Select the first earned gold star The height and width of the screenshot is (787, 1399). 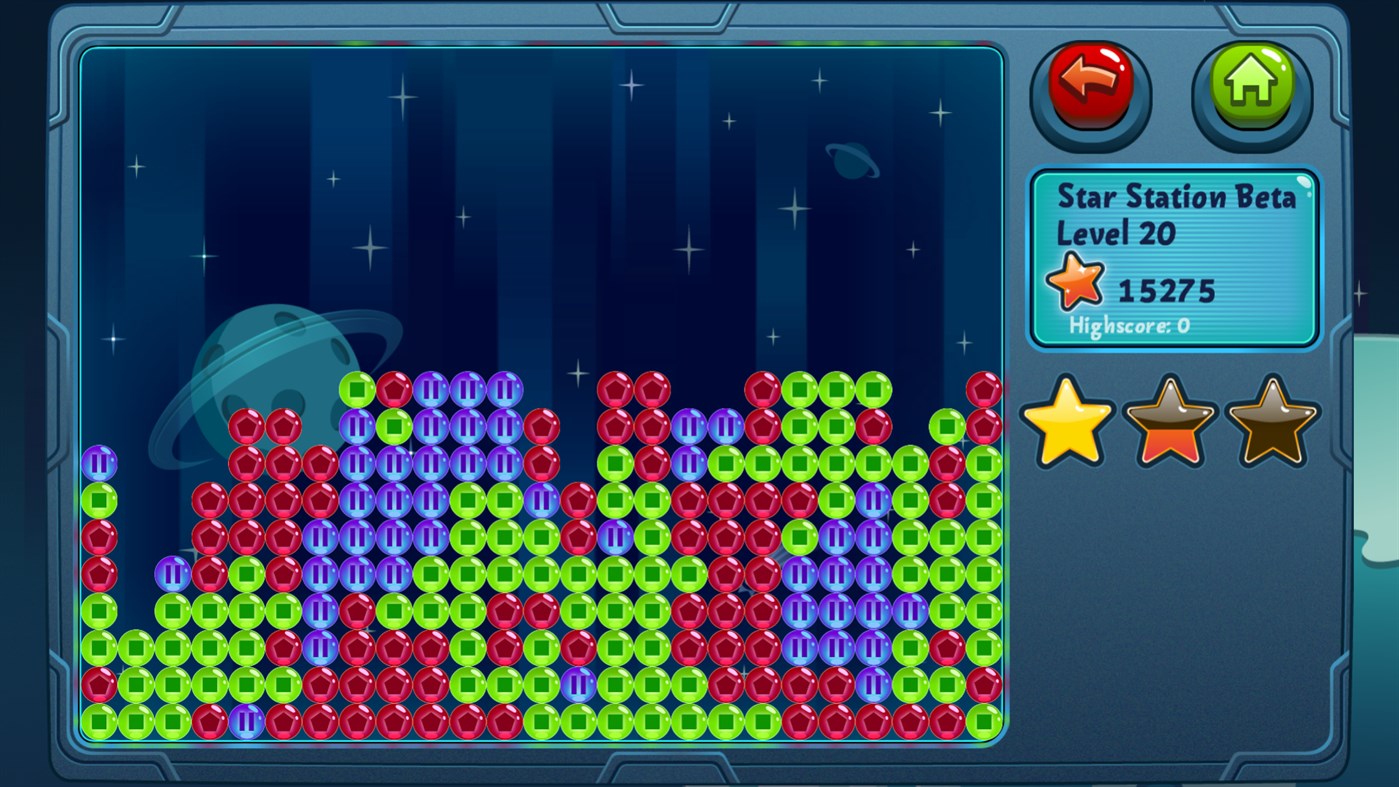click(1066, 424)
